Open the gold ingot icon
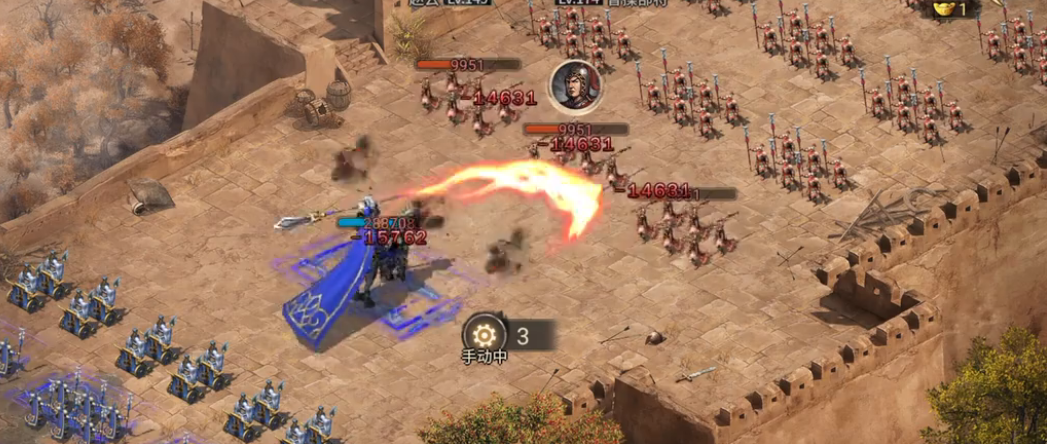This screenshot has height=444, width=1047. (x=945, y=9)
